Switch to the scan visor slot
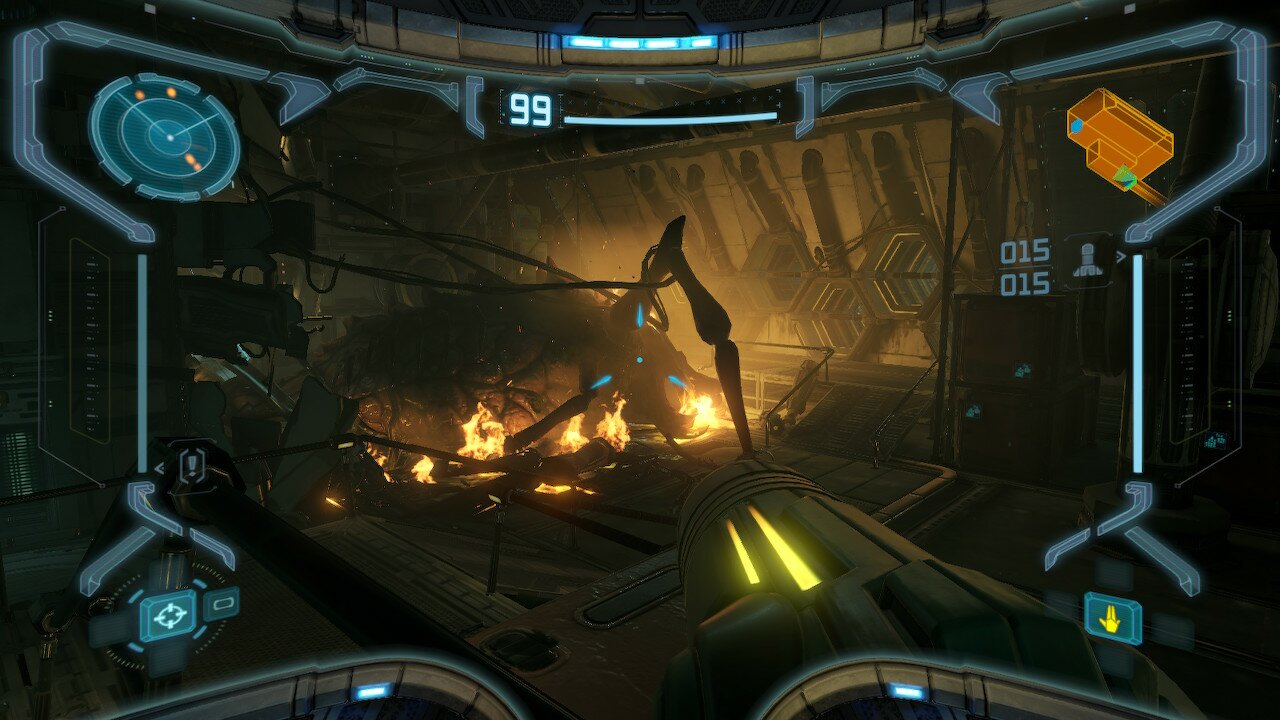This screenshot has height=720, width=1280. (221, 603)
